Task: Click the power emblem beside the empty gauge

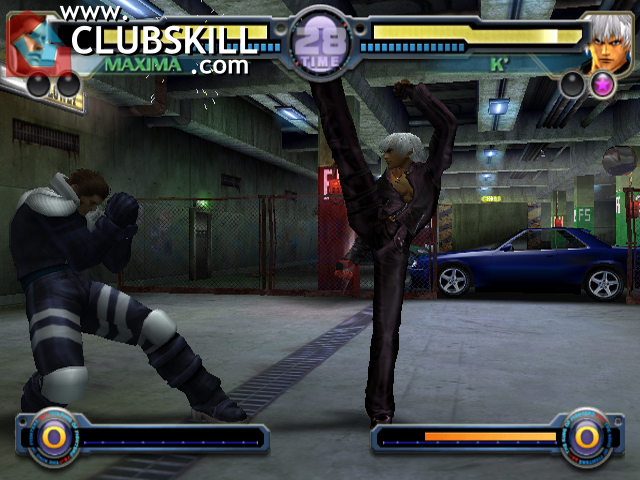Action: point(48,437)
